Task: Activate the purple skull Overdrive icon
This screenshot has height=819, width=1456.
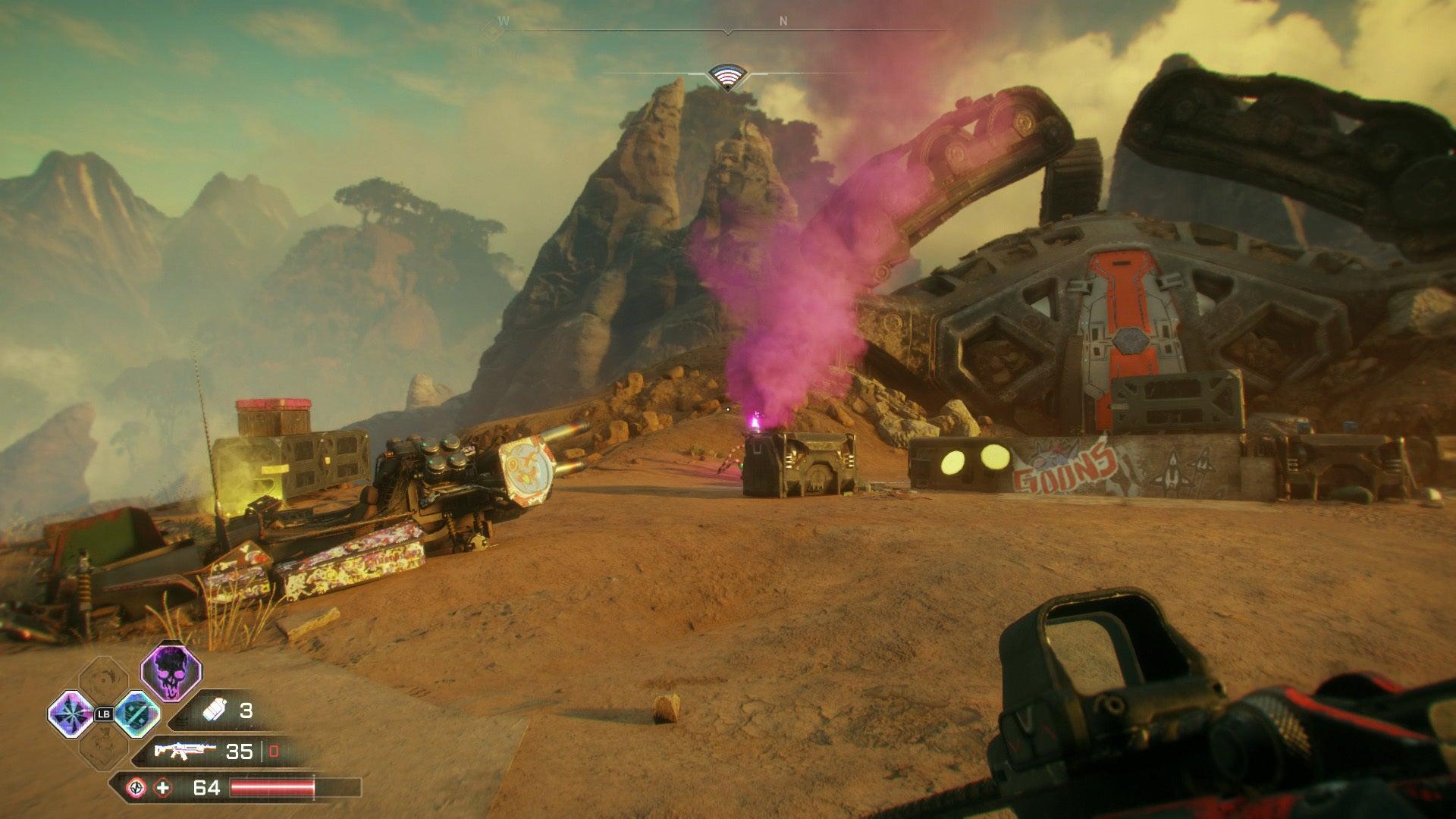Action: [171, 672]
